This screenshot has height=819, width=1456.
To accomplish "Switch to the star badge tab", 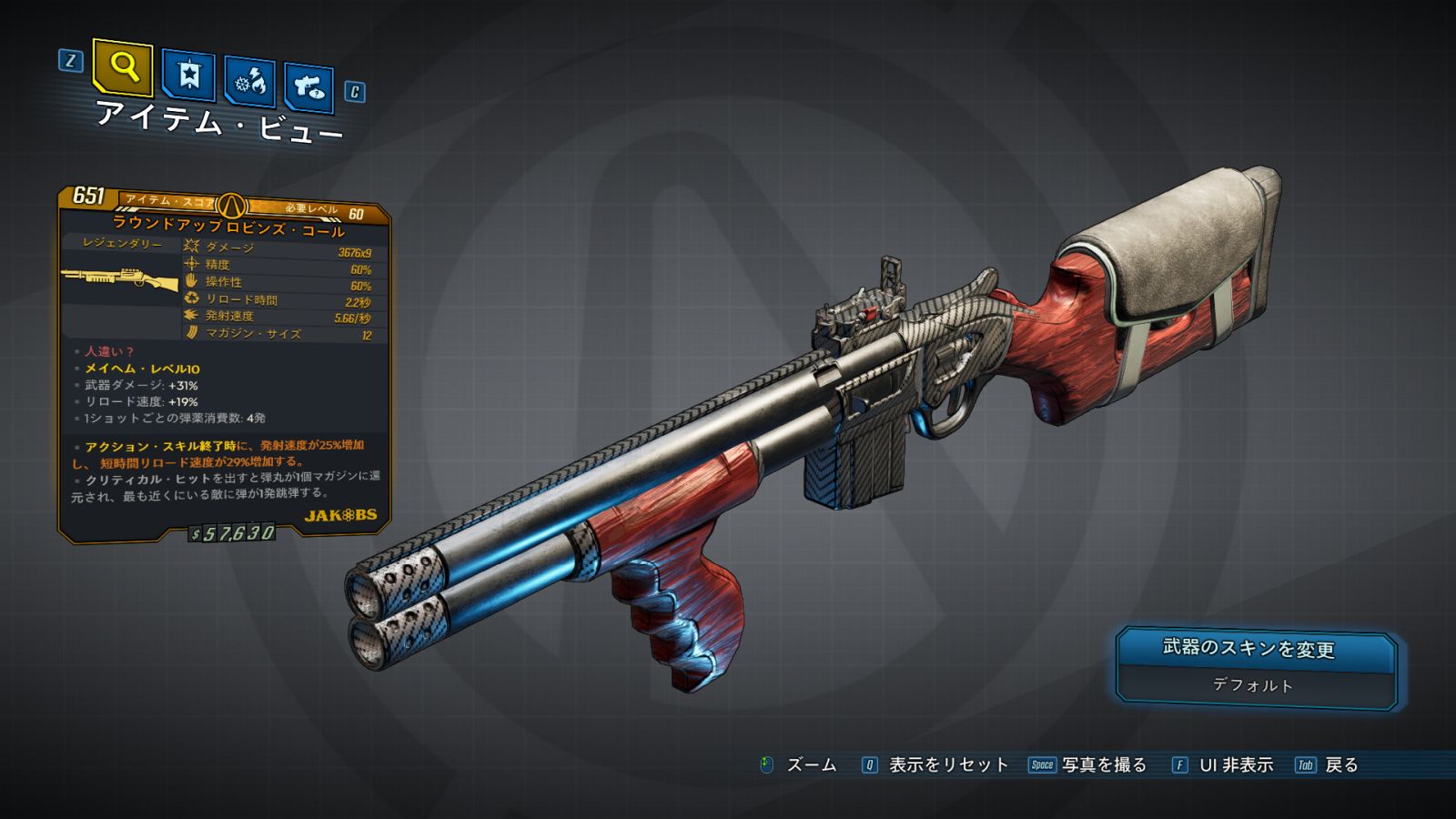I will point(188,75).
